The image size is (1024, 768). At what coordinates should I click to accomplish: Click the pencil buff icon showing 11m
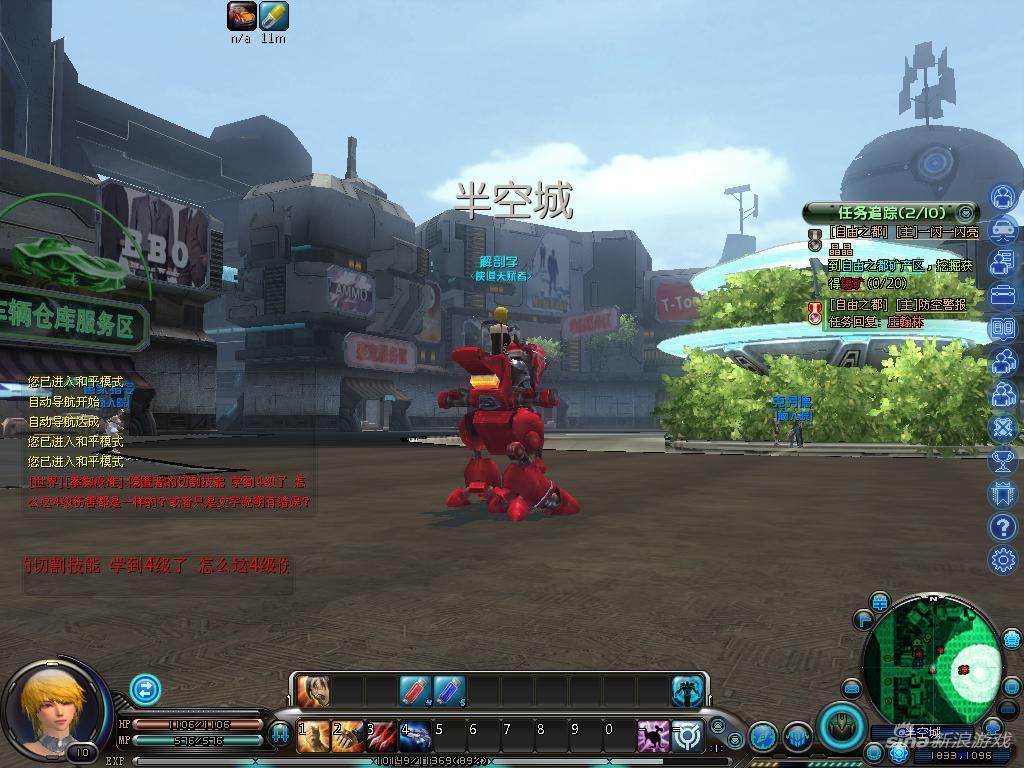point(273,16)
